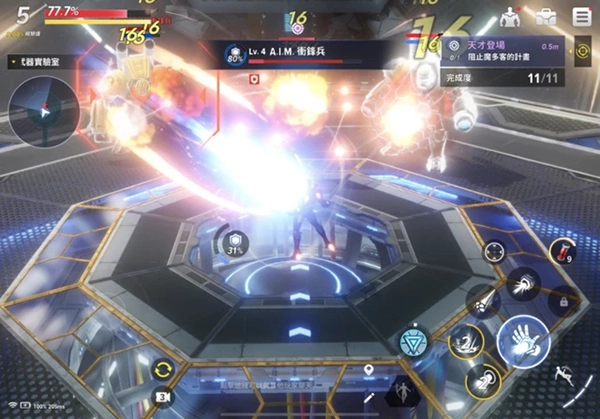Activate the repulsor hand basic attack

click(523, 343)
